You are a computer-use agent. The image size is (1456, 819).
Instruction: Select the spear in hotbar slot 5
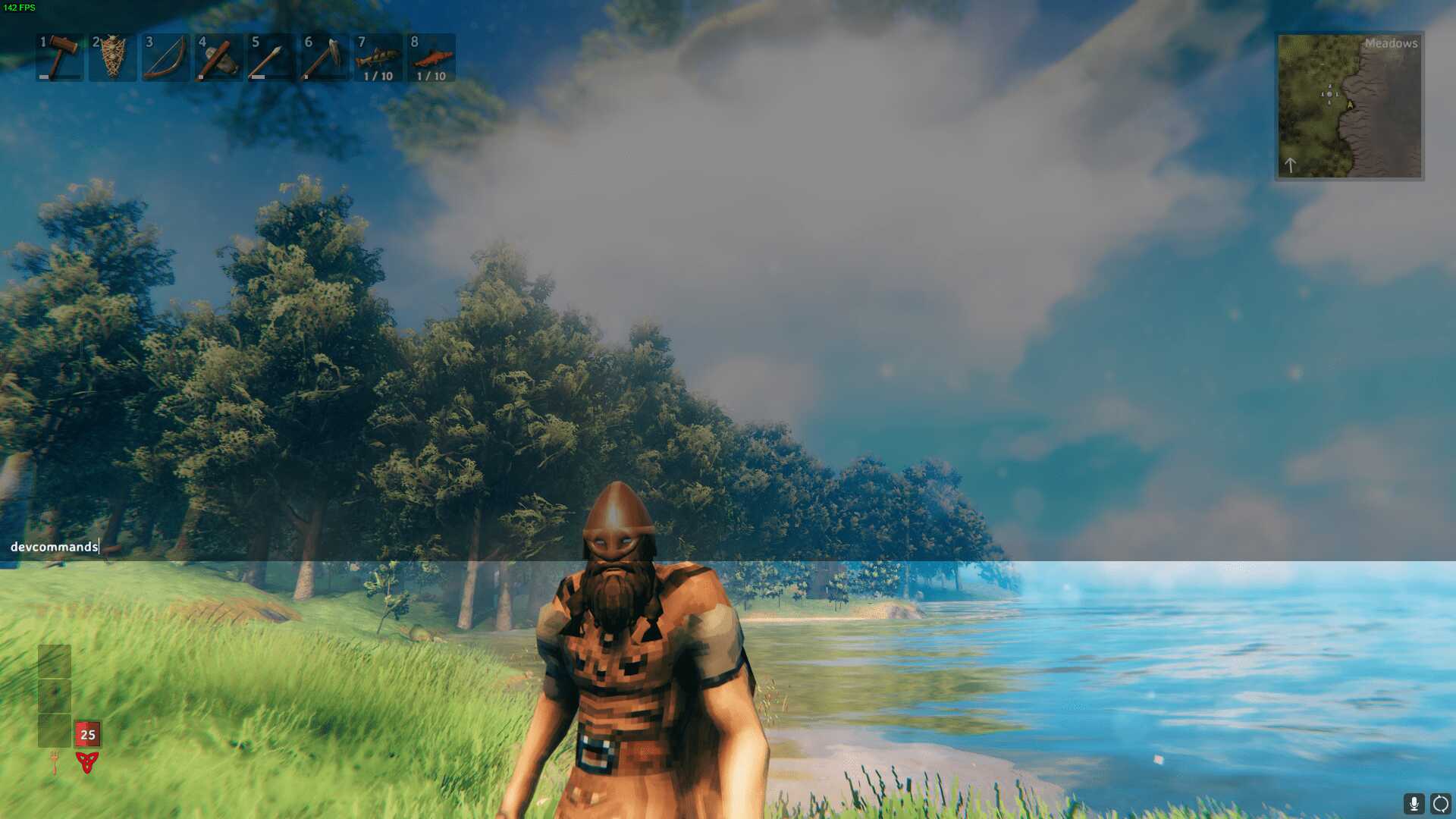[271, 58]
